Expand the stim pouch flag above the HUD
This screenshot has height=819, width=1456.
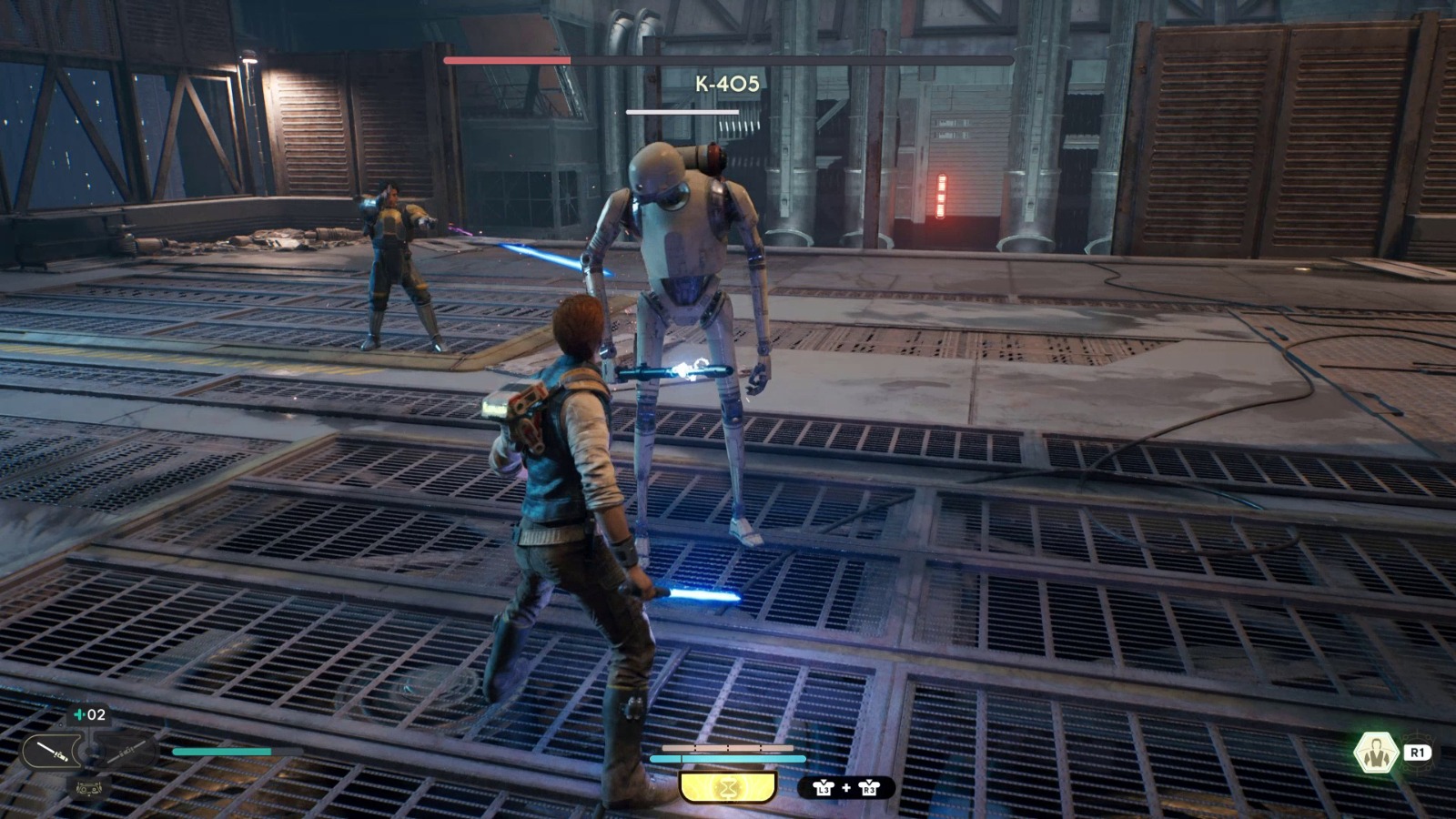88,713
